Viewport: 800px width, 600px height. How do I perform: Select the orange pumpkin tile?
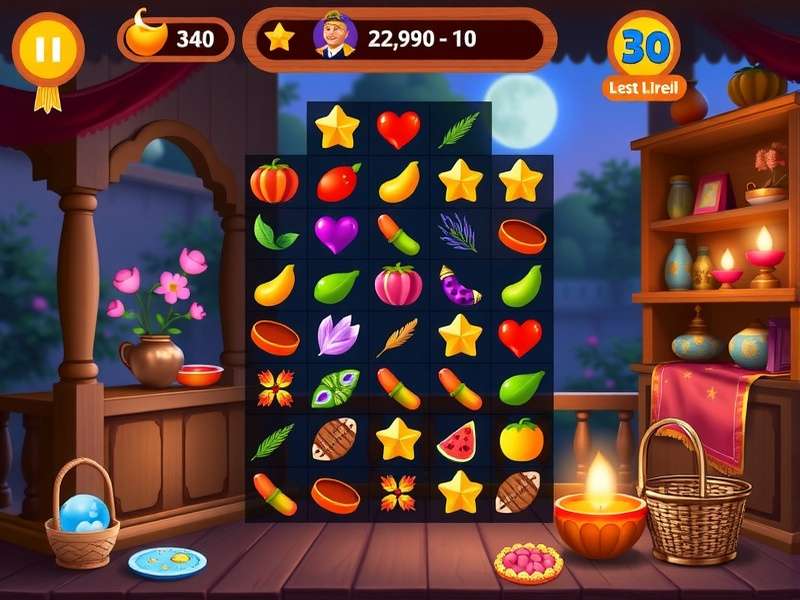[x=275, y=182]
